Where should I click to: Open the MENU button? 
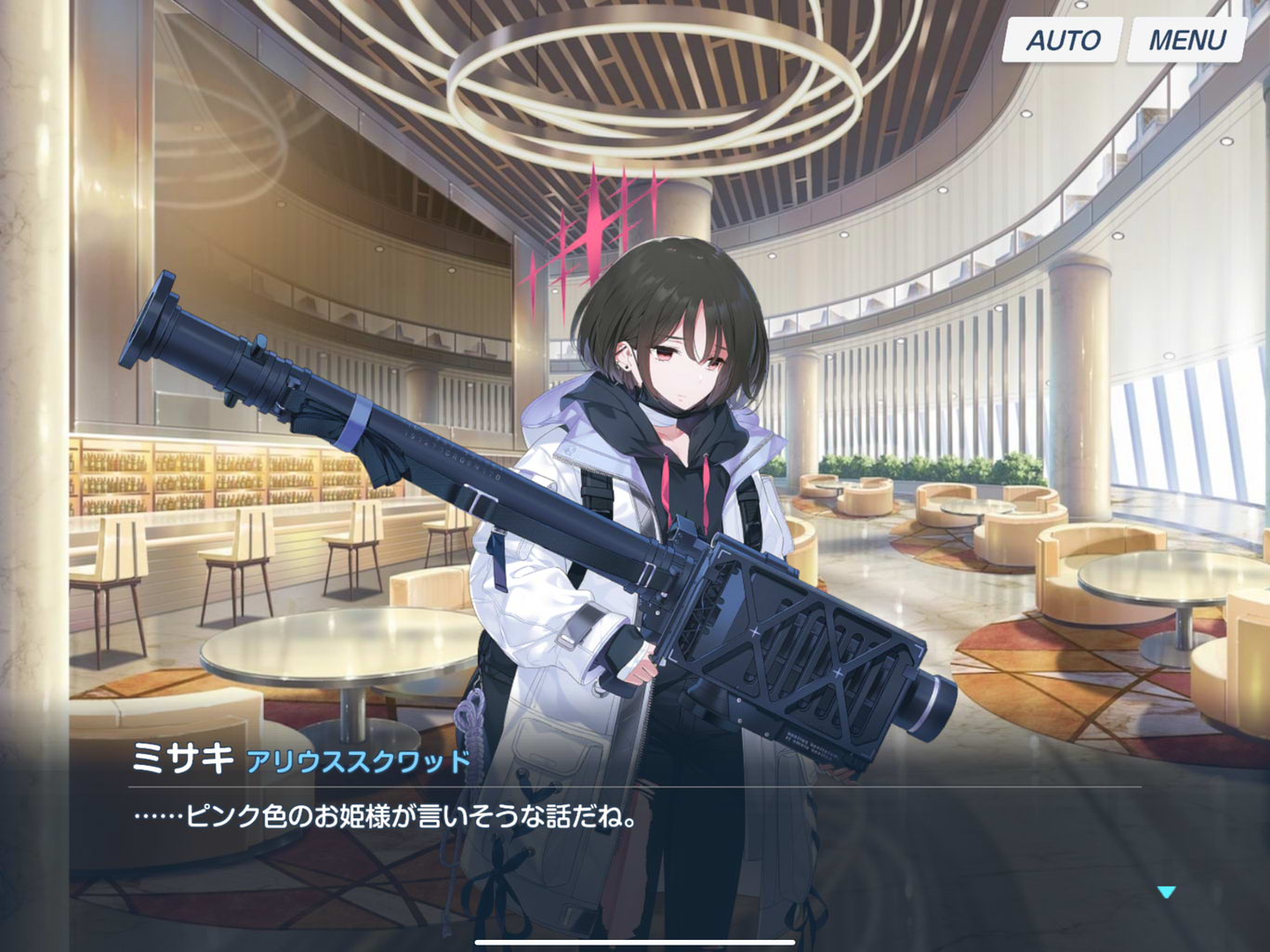(1186, 40)
